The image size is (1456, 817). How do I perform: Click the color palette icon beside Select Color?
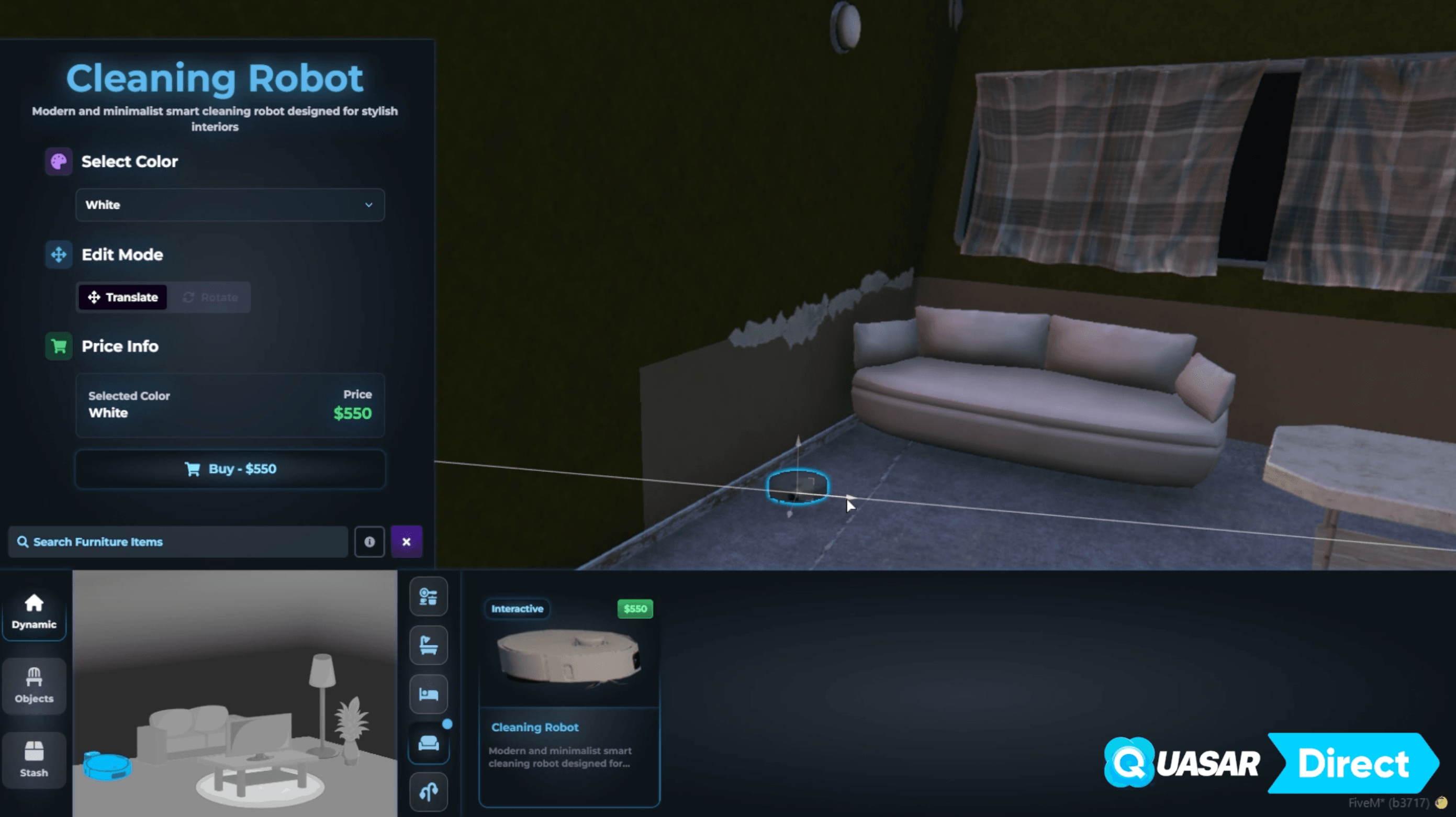tap(58, 162)
